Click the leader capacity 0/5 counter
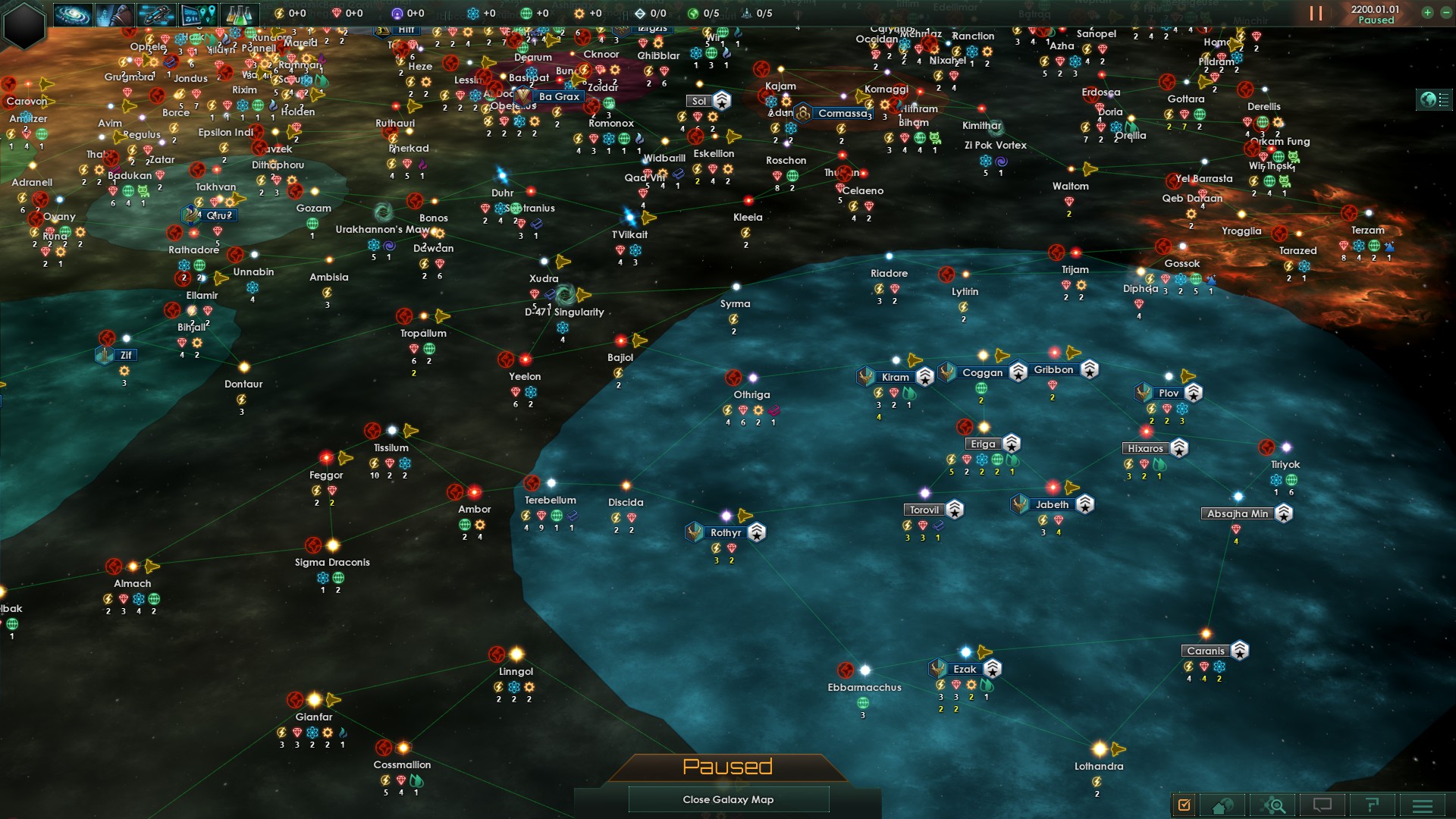The height and width of the screenshot is (819, 1456). pyautogui.click(x=701, y=12)
